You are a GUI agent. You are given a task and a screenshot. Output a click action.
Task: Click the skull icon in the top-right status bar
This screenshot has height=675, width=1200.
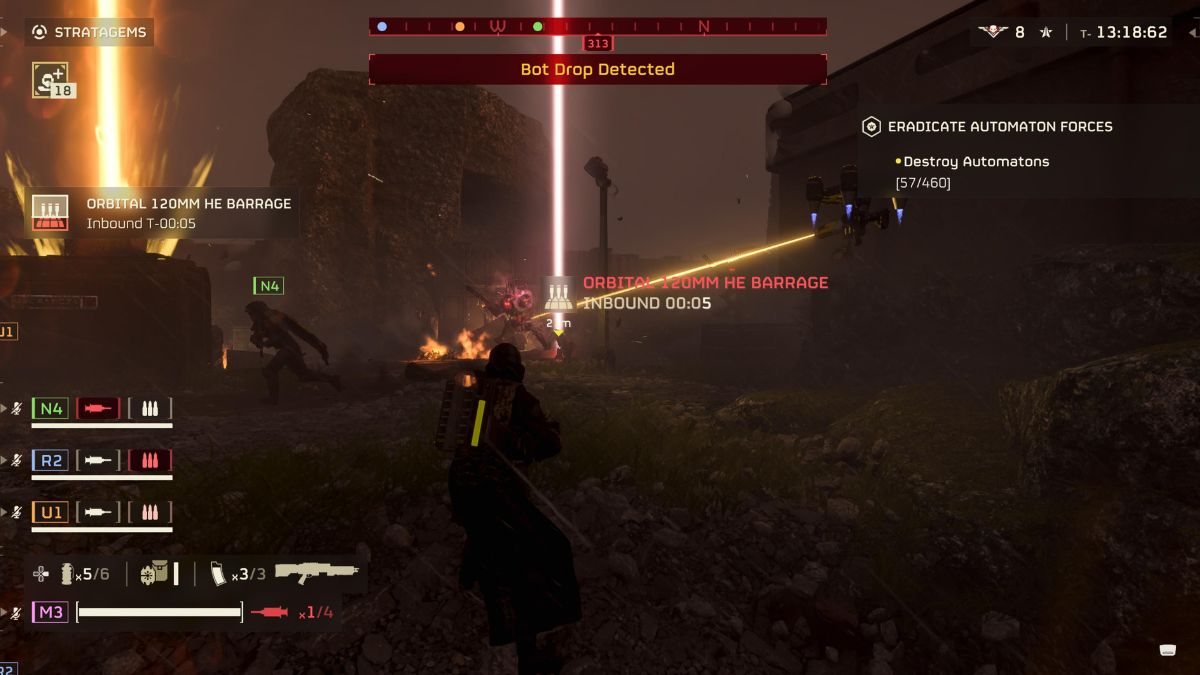click(x=992, y=32)
